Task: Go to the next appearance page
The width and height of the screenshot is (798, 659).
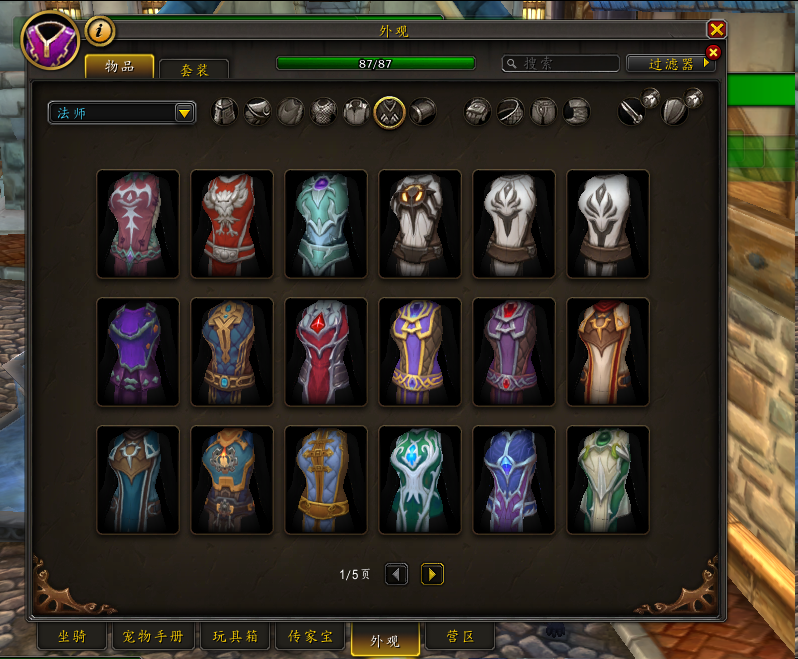Action: click(x=432, y=574)
